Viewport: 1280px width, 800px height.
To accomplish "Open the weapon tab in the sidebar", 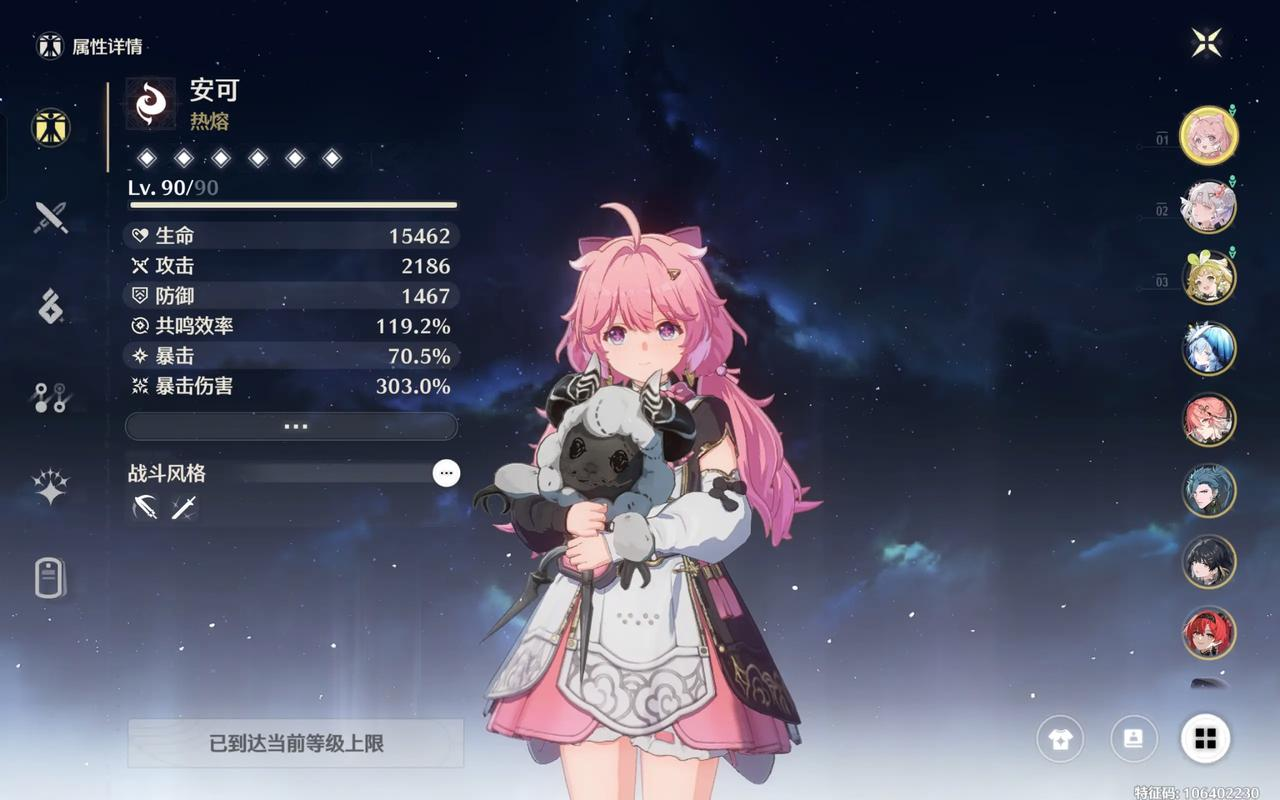I will click(52, 218).
